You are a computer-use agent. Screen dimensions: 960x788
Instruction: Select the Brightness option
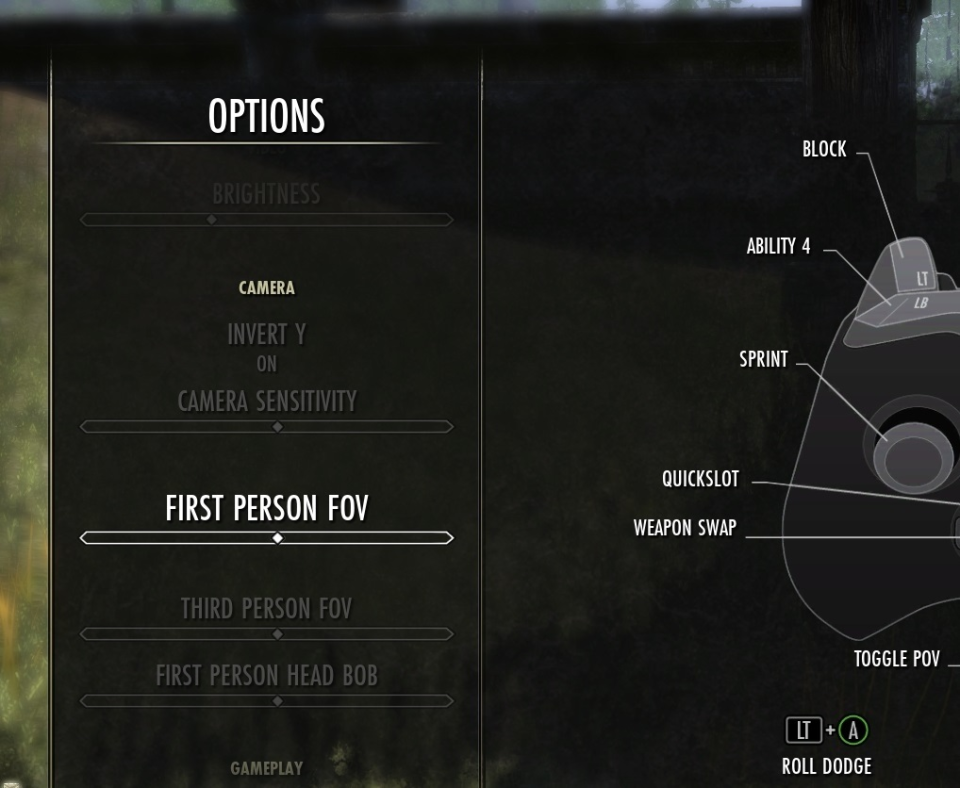[266, 194]
